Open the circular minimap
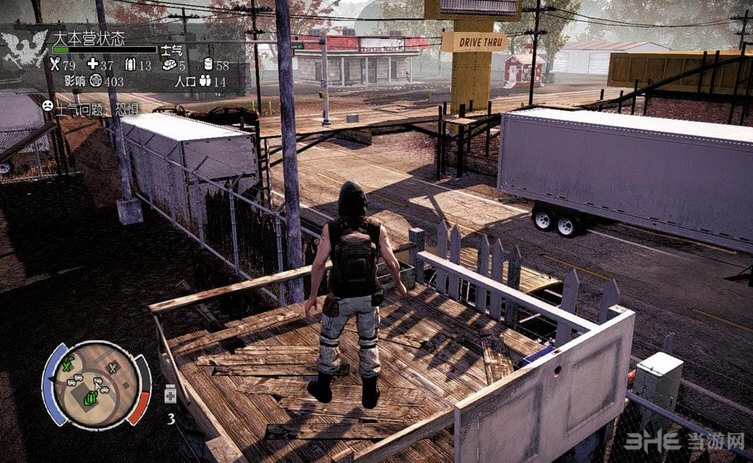Viewport: 753px width, 463px height. click(96, 383)
